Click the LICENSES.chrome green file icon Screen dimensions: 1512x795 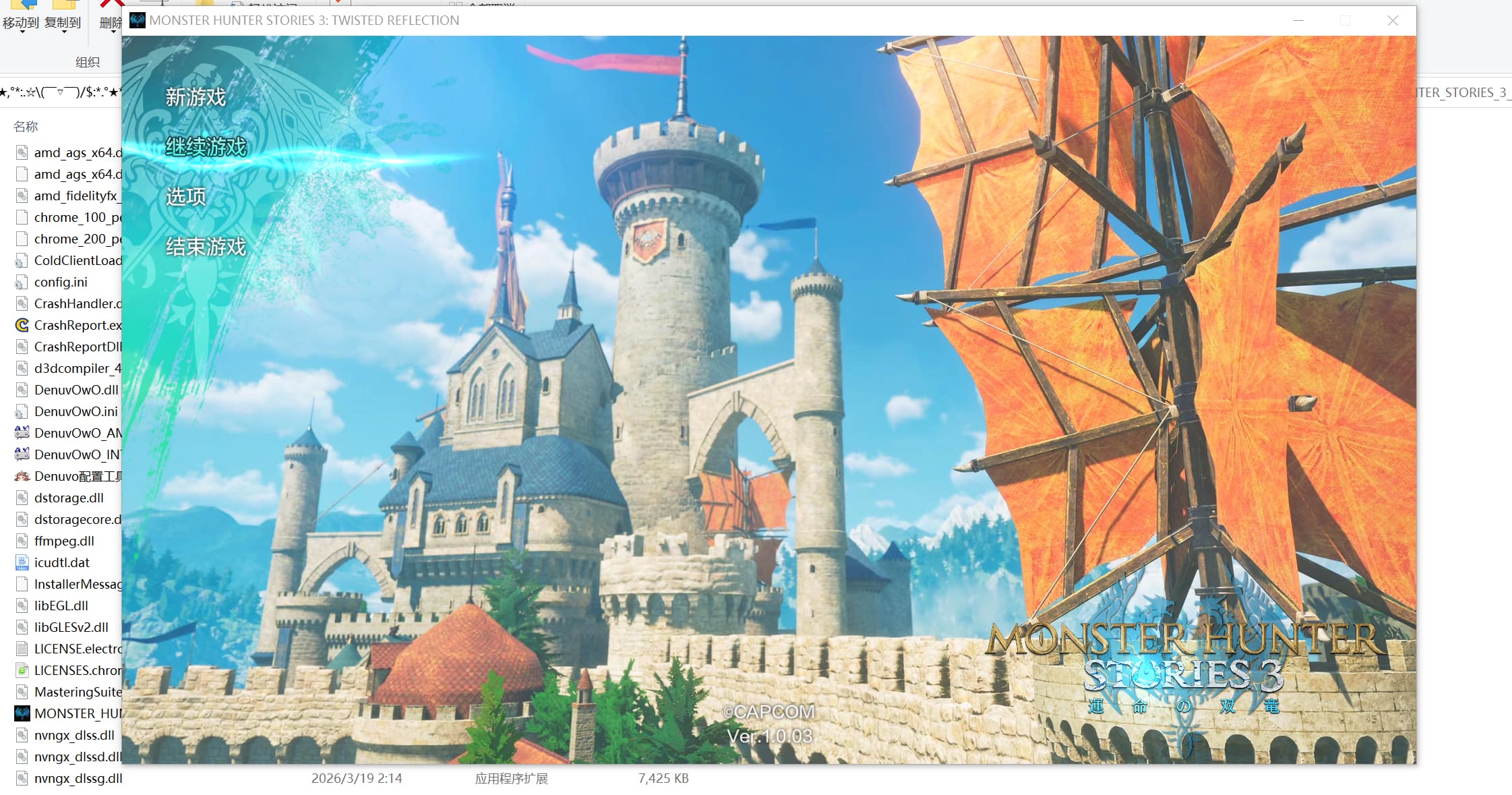(21, 670)
